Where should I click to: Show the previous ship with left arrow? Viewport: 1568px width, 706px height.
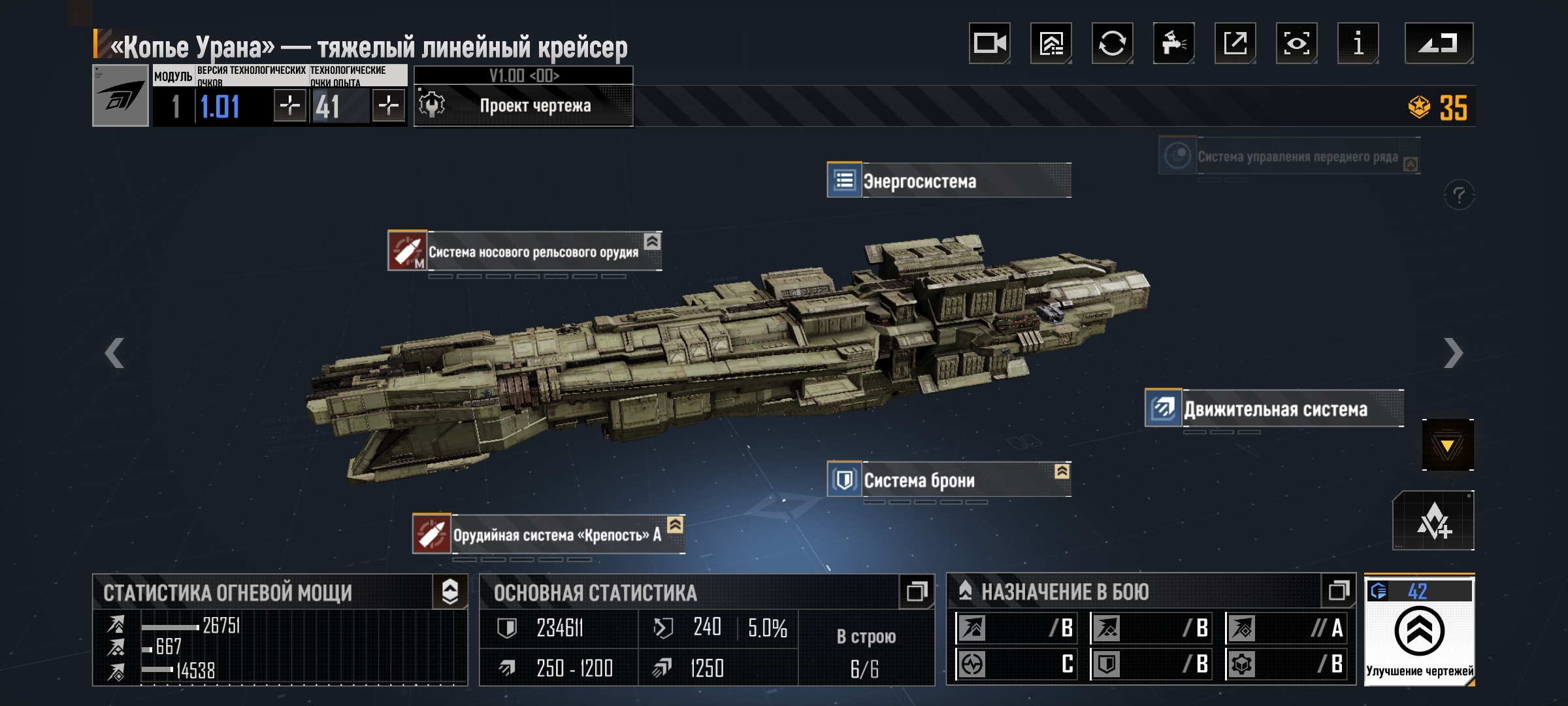click(115, 353)
